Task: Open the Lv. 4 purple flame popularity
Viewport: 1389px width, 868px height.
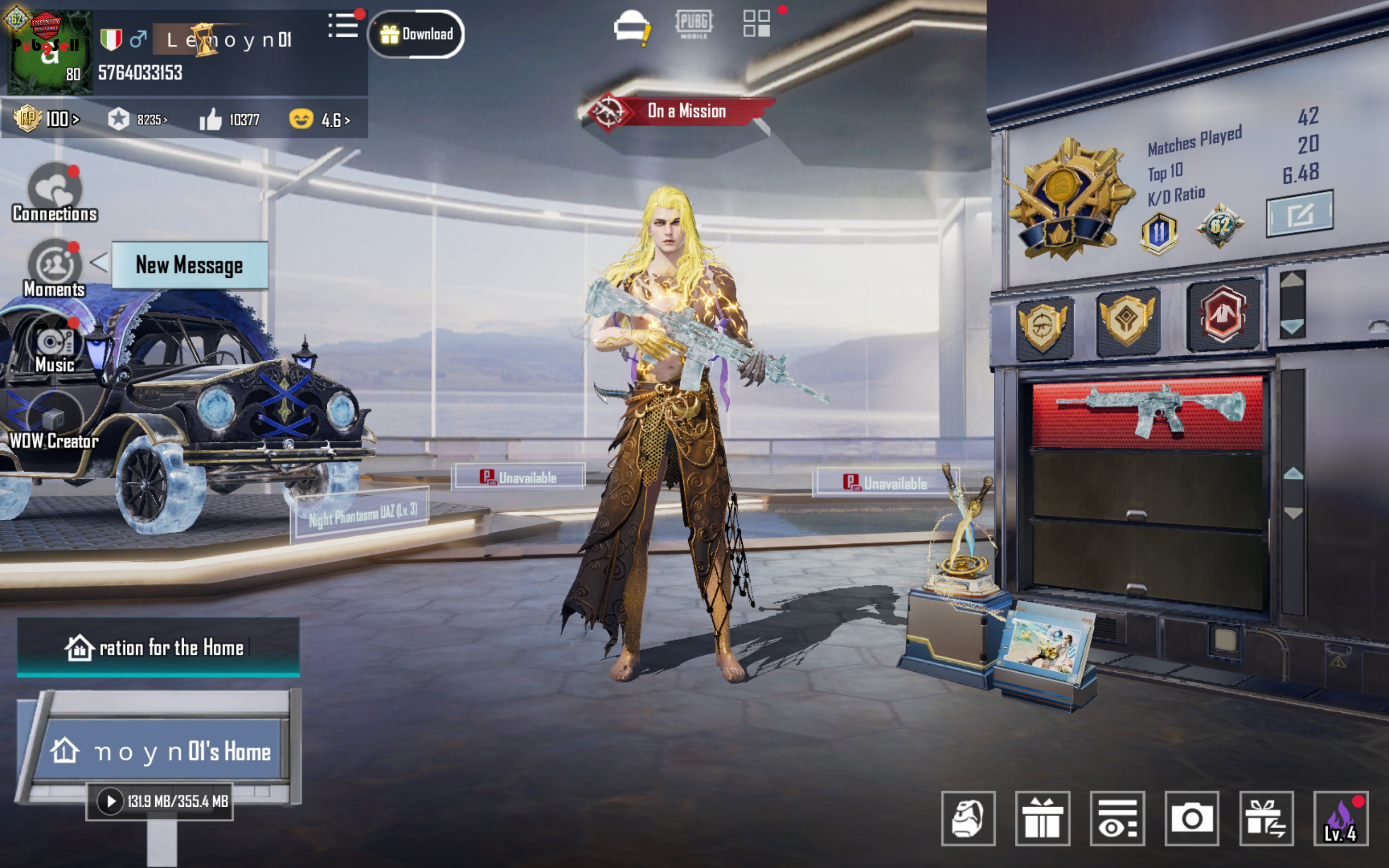Action: pos(1341,818)
